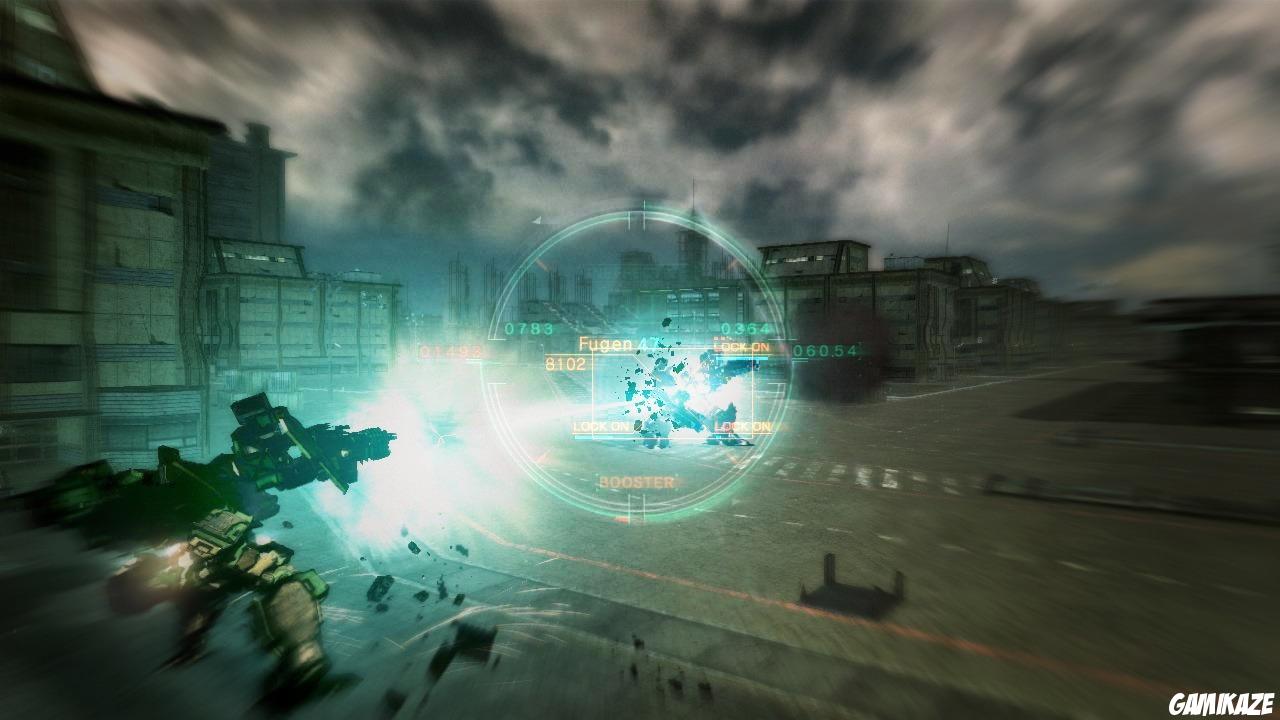Click the BOOSTER indicator on the HUD

pos(635,480)
